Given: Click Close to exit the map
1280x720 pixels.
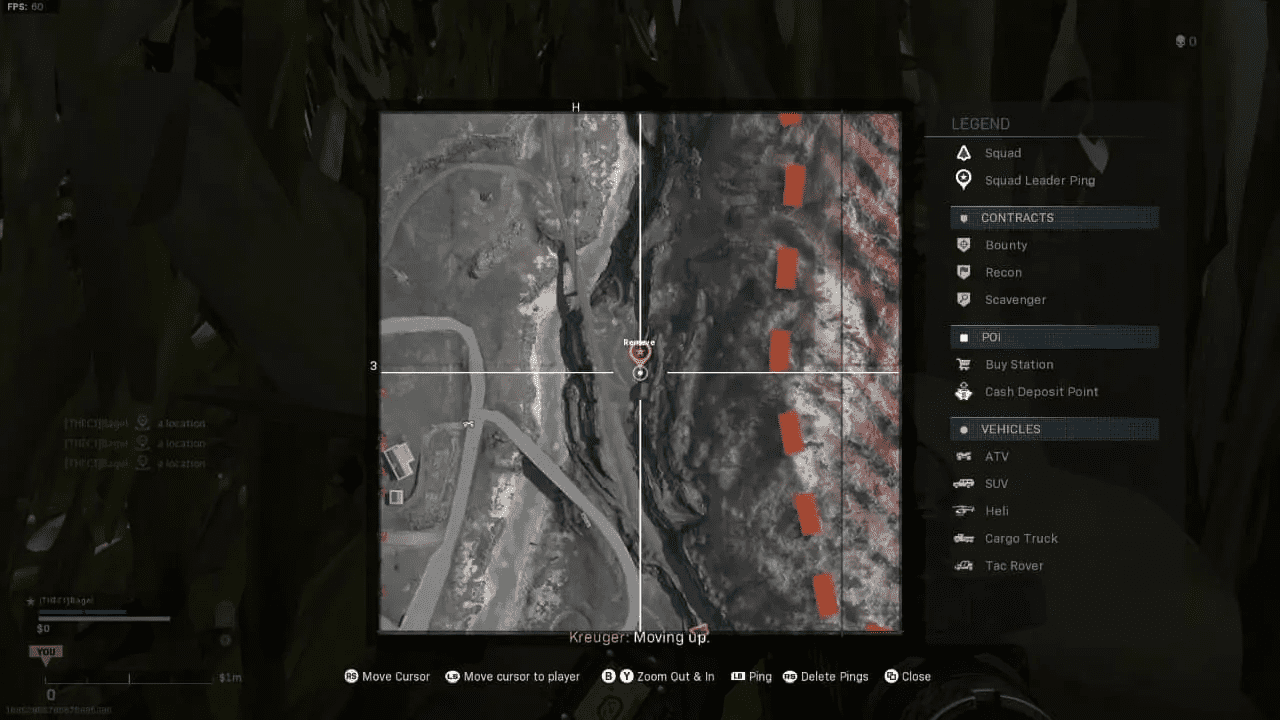Looking at the screenshot, I should click(x=906, y=677).
